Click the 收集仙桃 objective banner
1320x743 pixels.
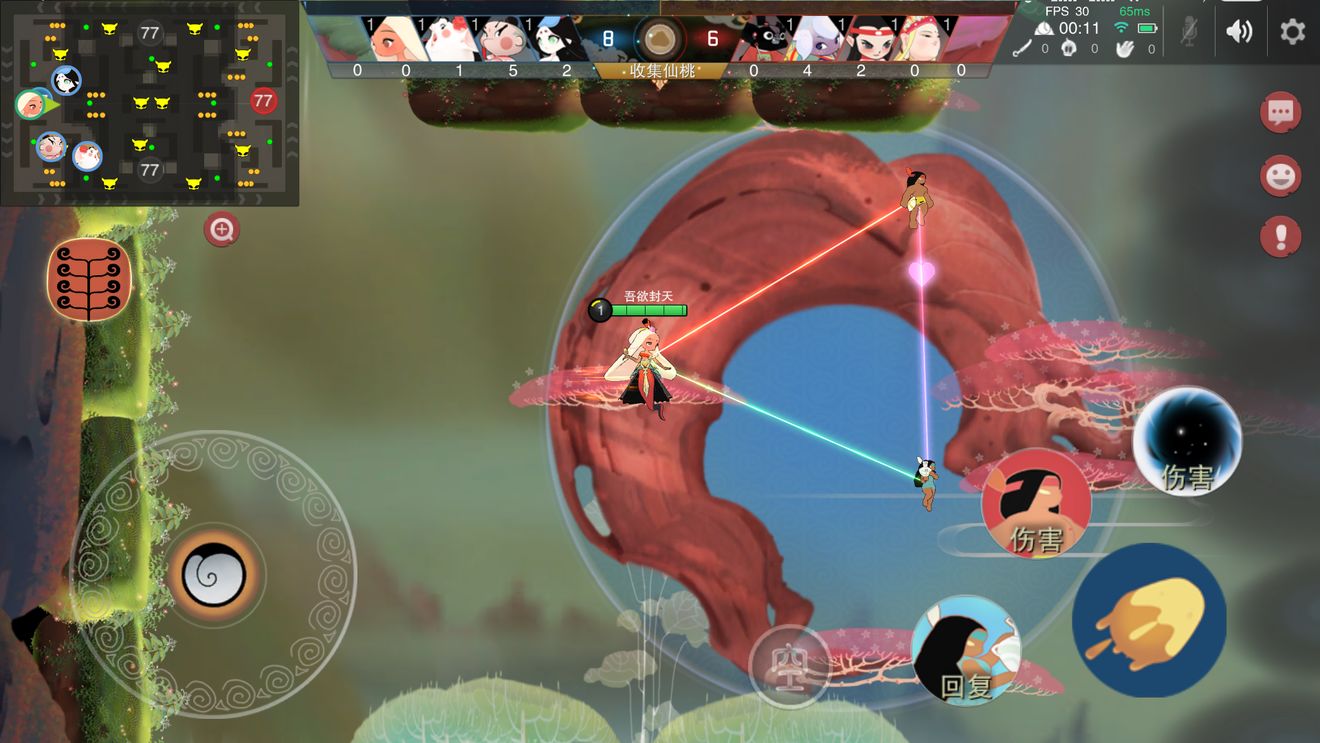coord(660,71)
